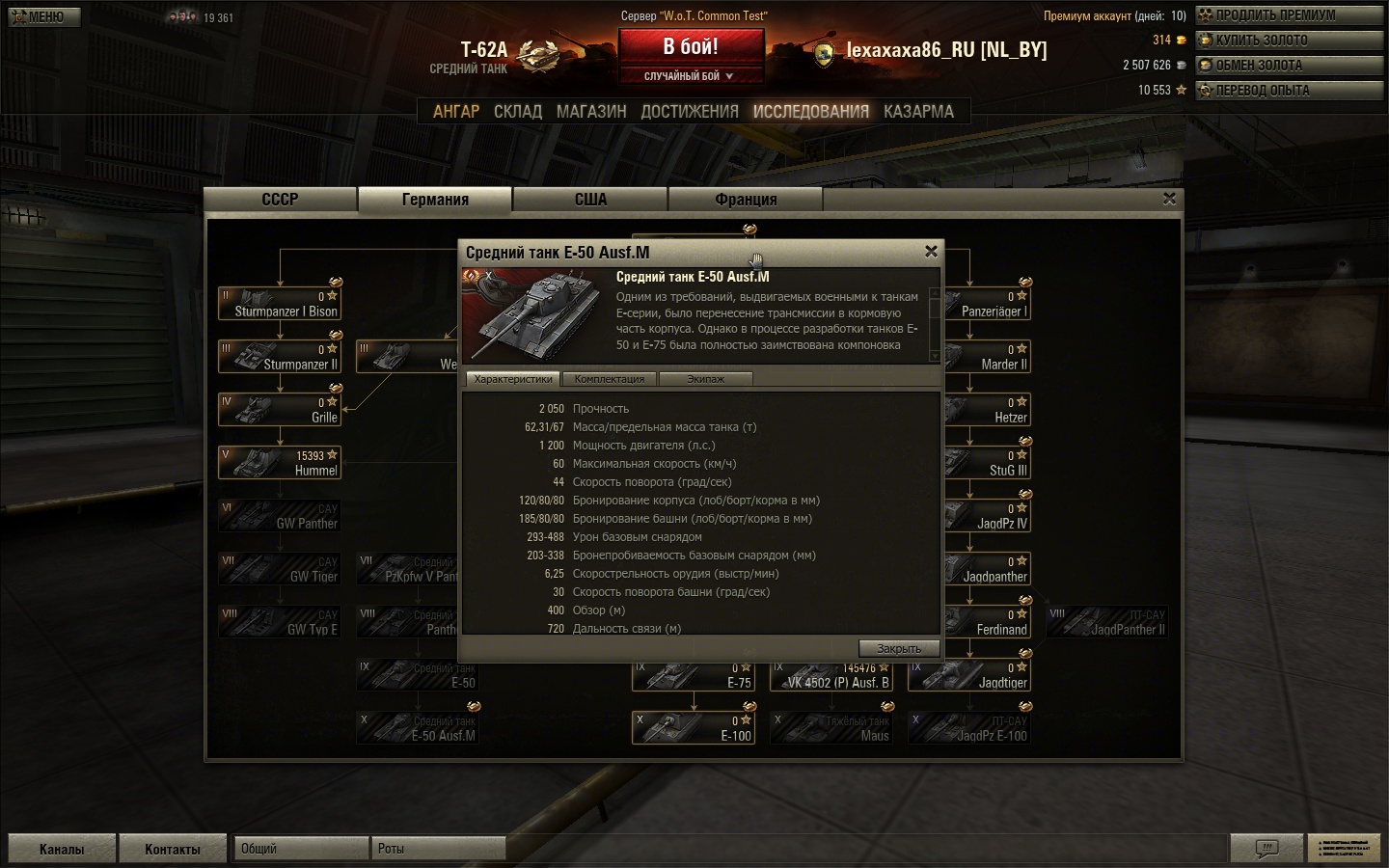The width and height of the screenshot is (1389, 868).
Task: Open the СЛУЧАЙНЫЙ БОЙ battle type dropdown
Action: (x=689, y=76)
